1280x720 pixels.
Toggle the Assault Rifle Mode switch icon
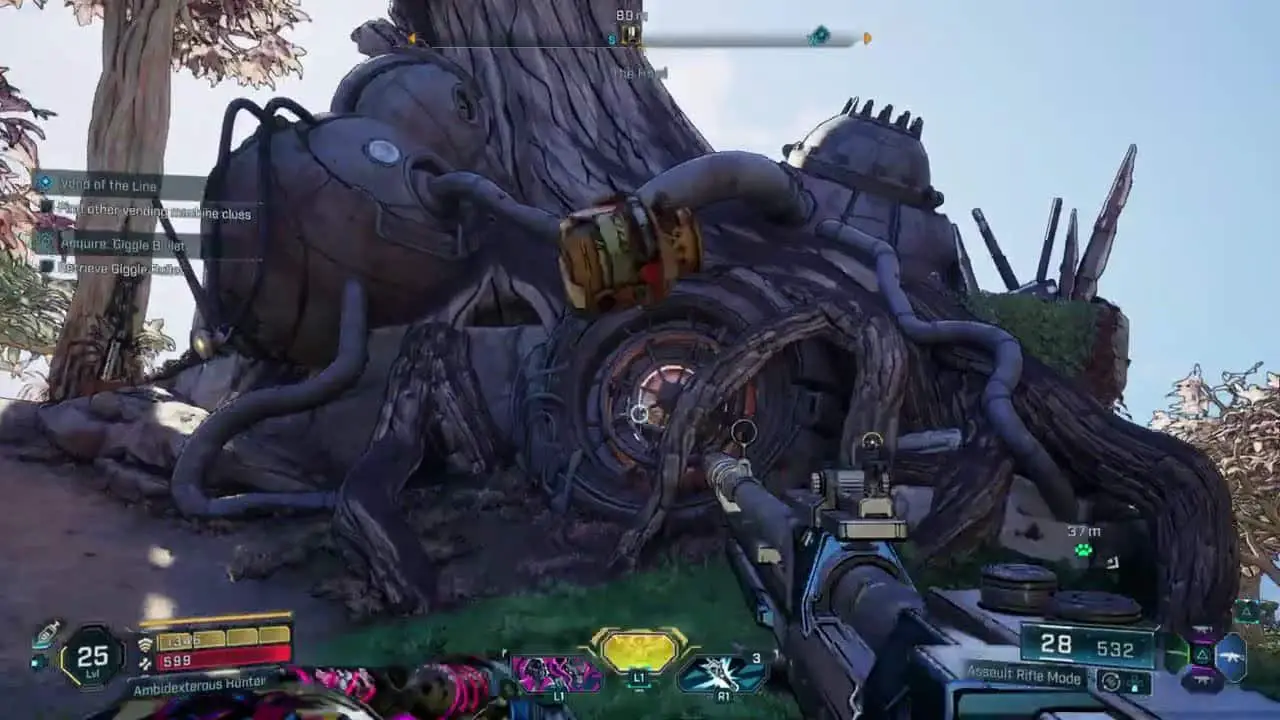1108,680
